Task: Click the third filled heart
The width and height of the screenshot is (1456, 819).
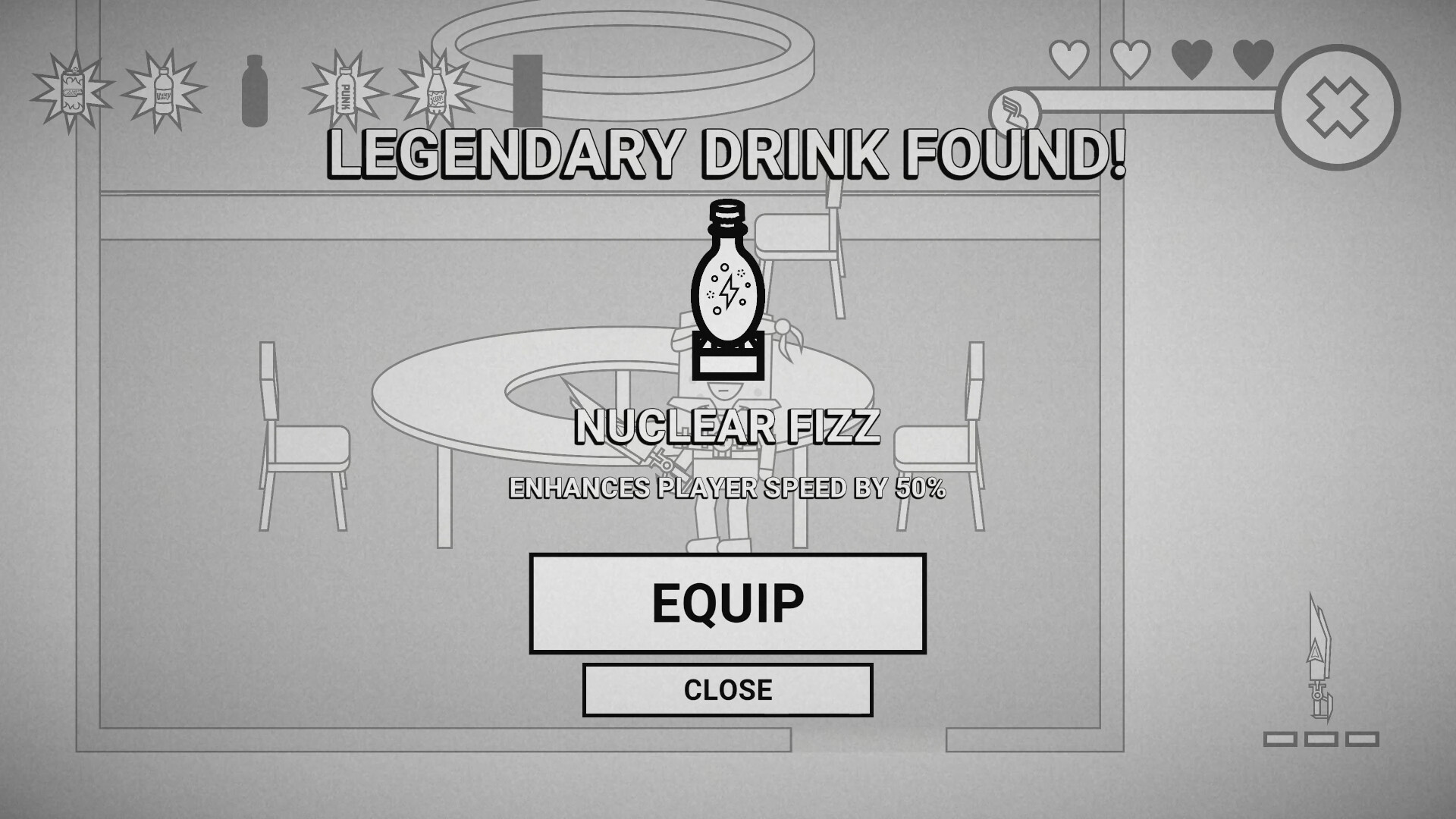Action: (x=1190, y=57)
